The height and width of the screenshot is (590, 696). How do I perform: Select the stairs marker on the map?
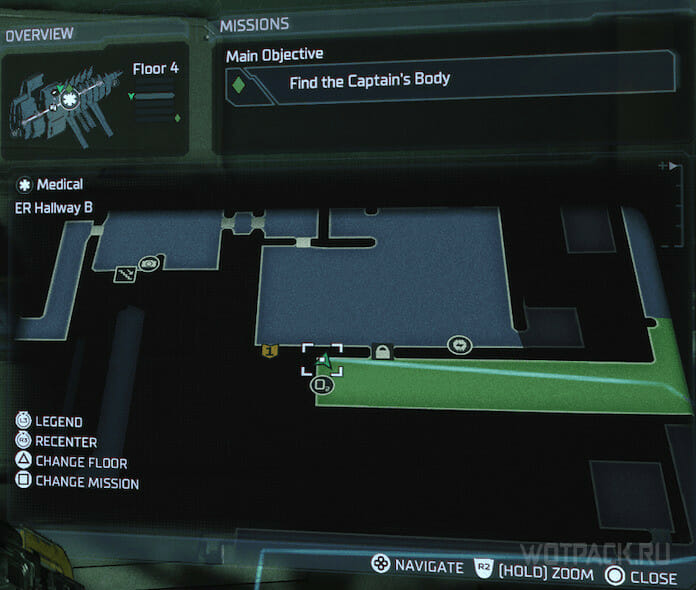pos(125,274)
